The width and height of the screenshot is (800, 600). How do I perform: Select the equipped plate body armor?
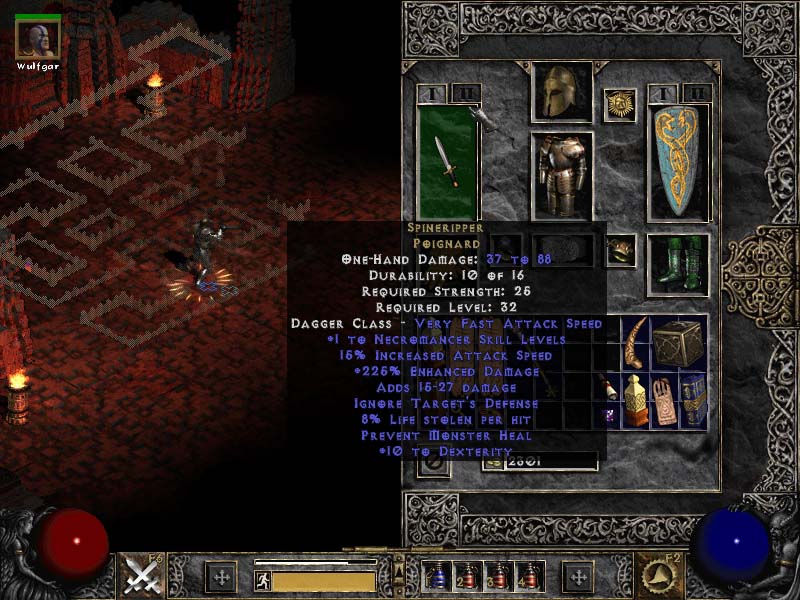tap(561, 175)
